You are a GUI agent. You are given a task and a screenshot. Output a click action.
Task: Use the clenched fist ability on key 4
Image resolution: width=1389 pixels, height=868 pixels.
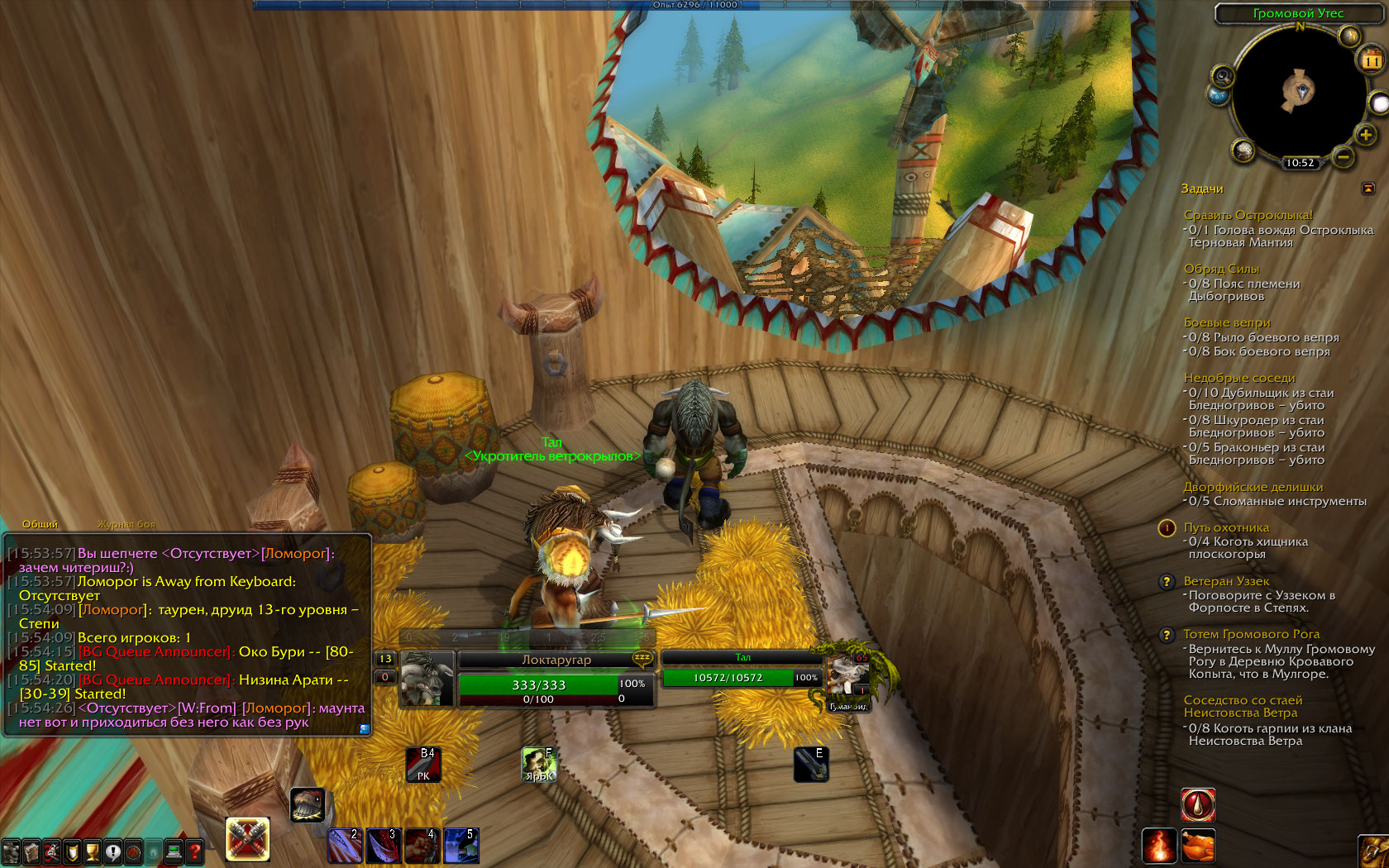(x=421, y=846)
